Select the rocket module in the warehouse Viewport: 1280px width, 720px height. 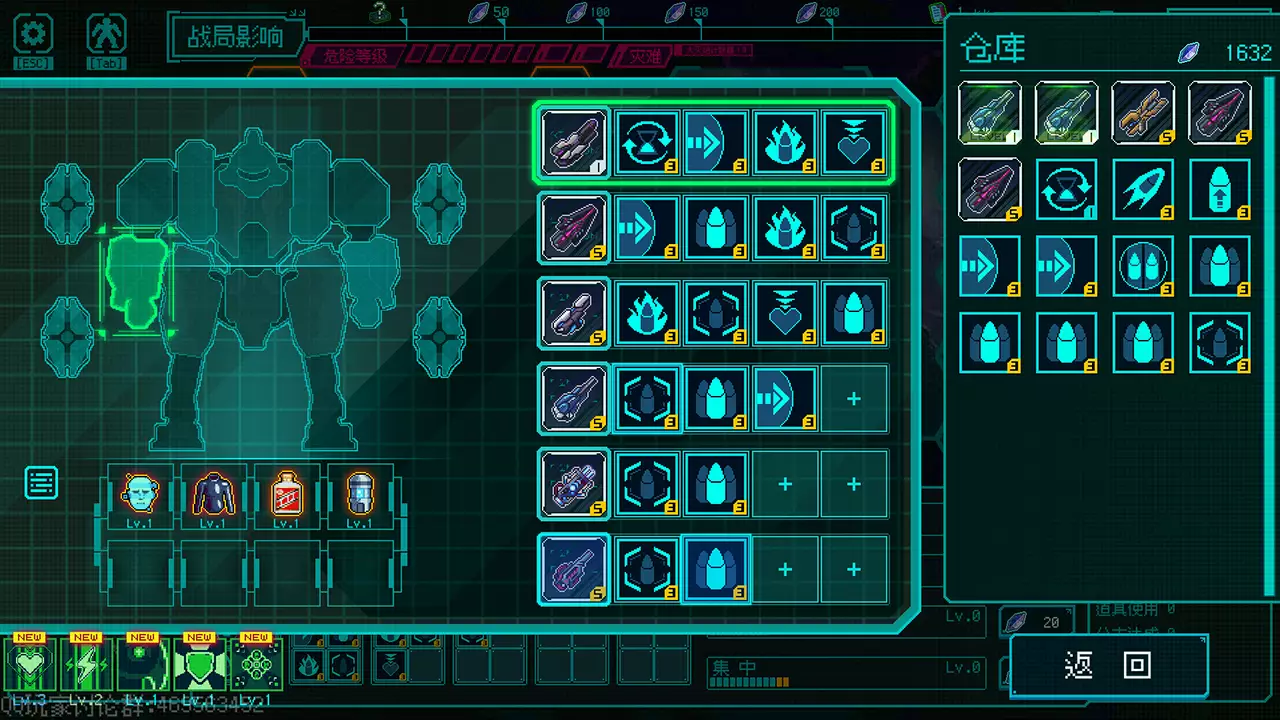1143,189
